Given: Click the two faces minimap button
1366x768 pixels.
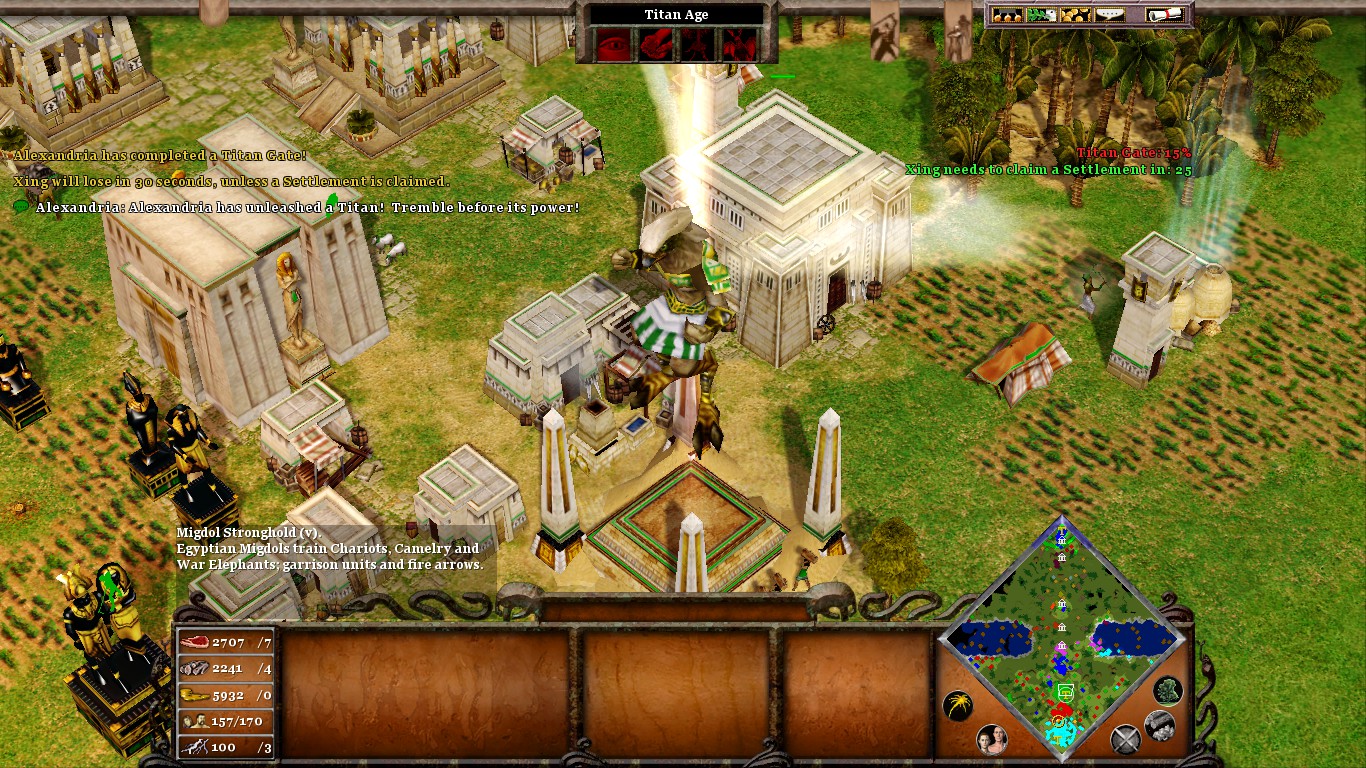Looking at the screenshot, I should (x=991, y=739).
